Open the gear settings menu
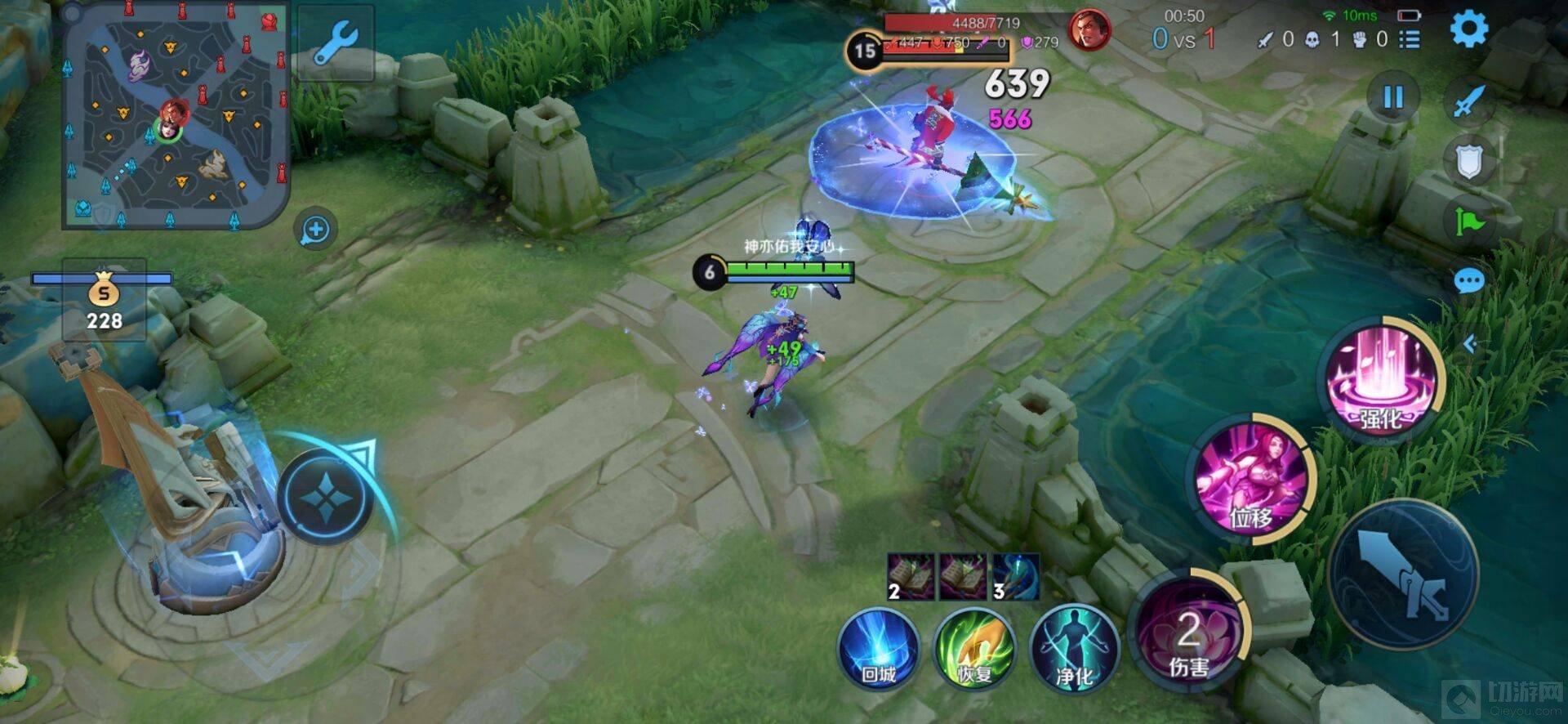 (1468, 29)
